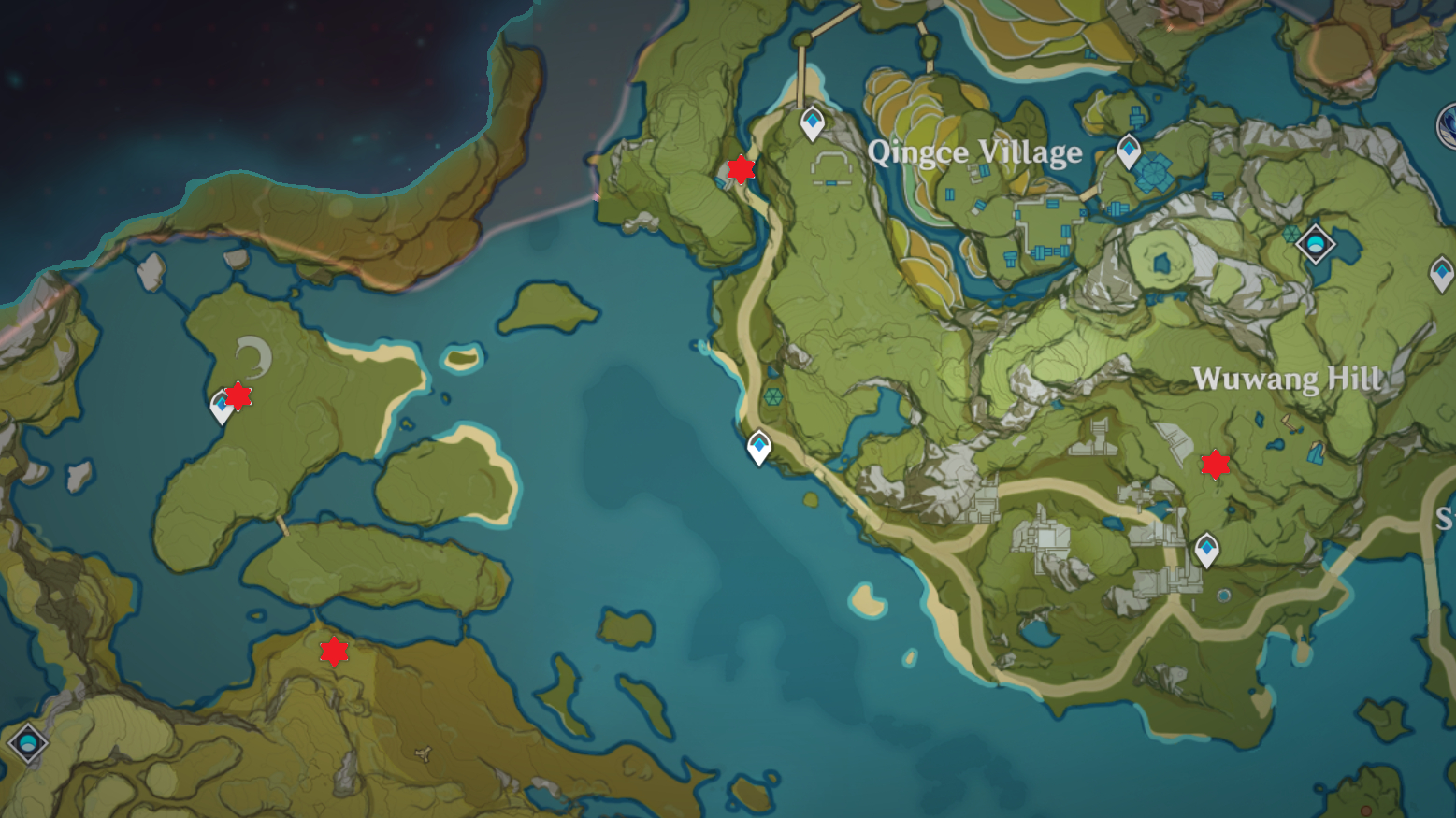Screen dimensions: 1456x818
Task: Click the Qingce Village map label
Action: point(975,152)
